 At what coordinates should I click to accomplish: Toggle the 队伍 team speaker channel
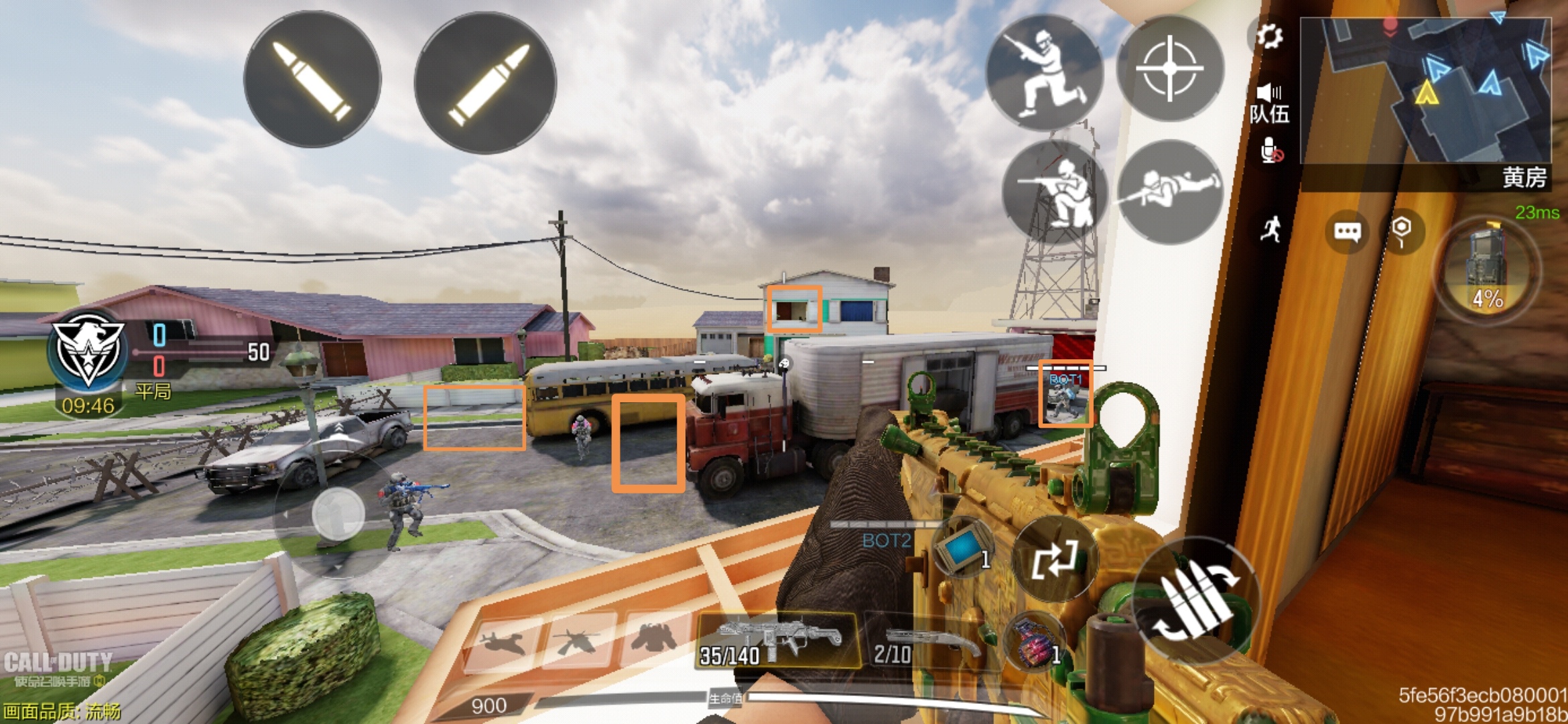click(x=1269, y=103)
